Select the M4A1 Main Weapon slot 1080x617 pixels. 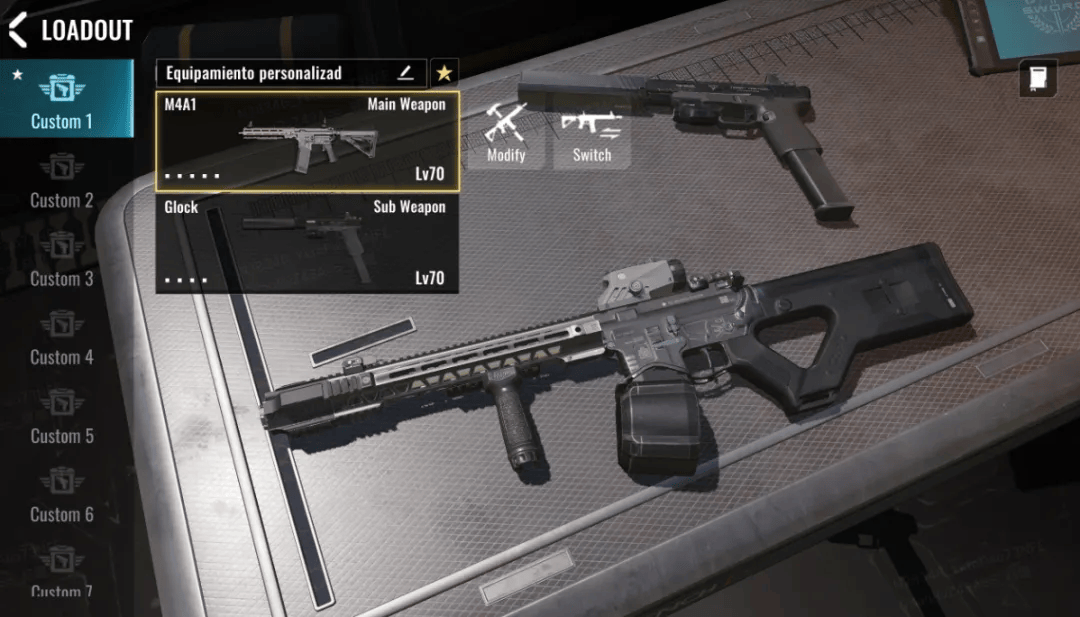(x=307, y=141)
